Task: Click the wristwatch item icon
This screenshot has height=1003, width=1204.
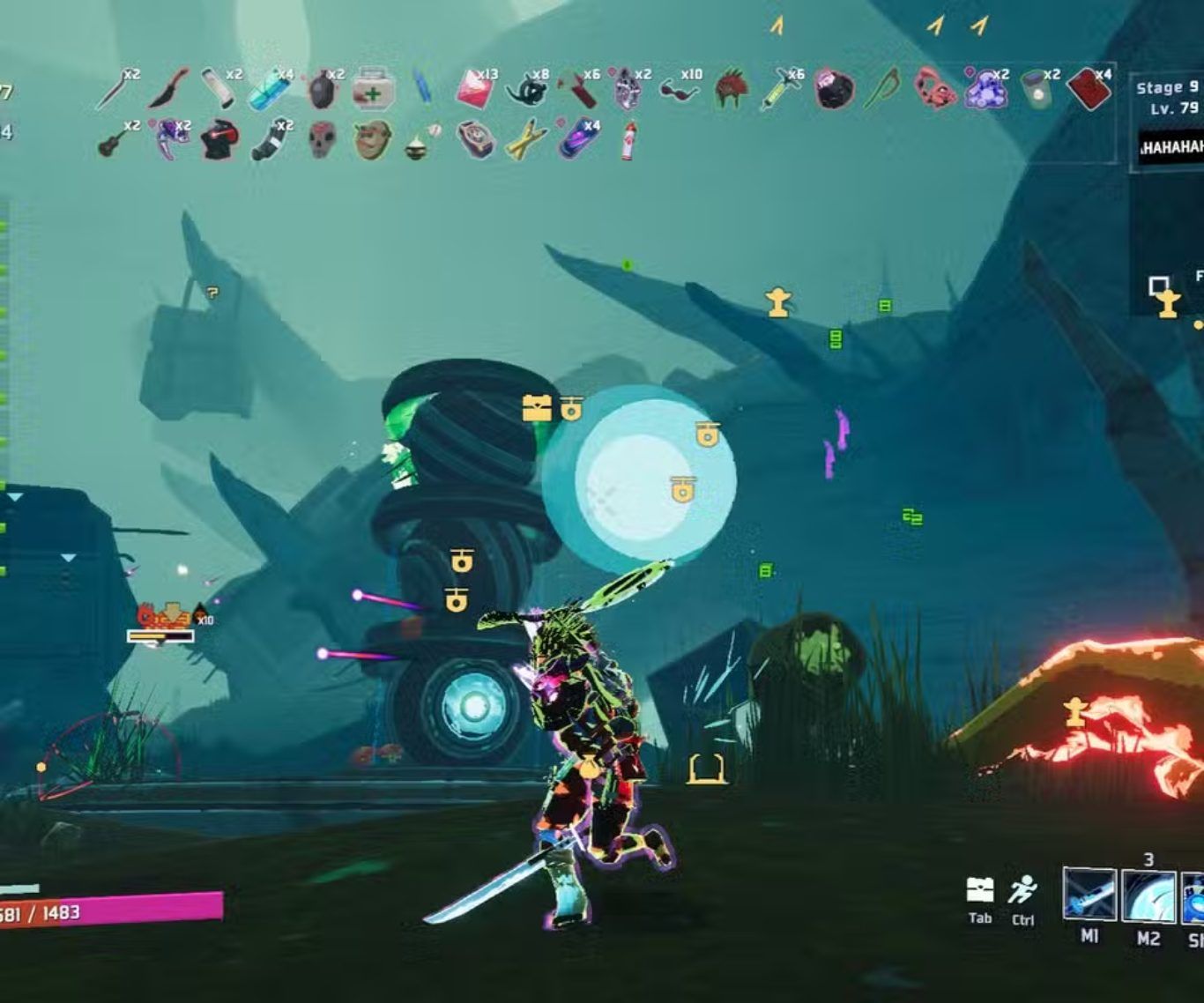Action: [475, 139]
